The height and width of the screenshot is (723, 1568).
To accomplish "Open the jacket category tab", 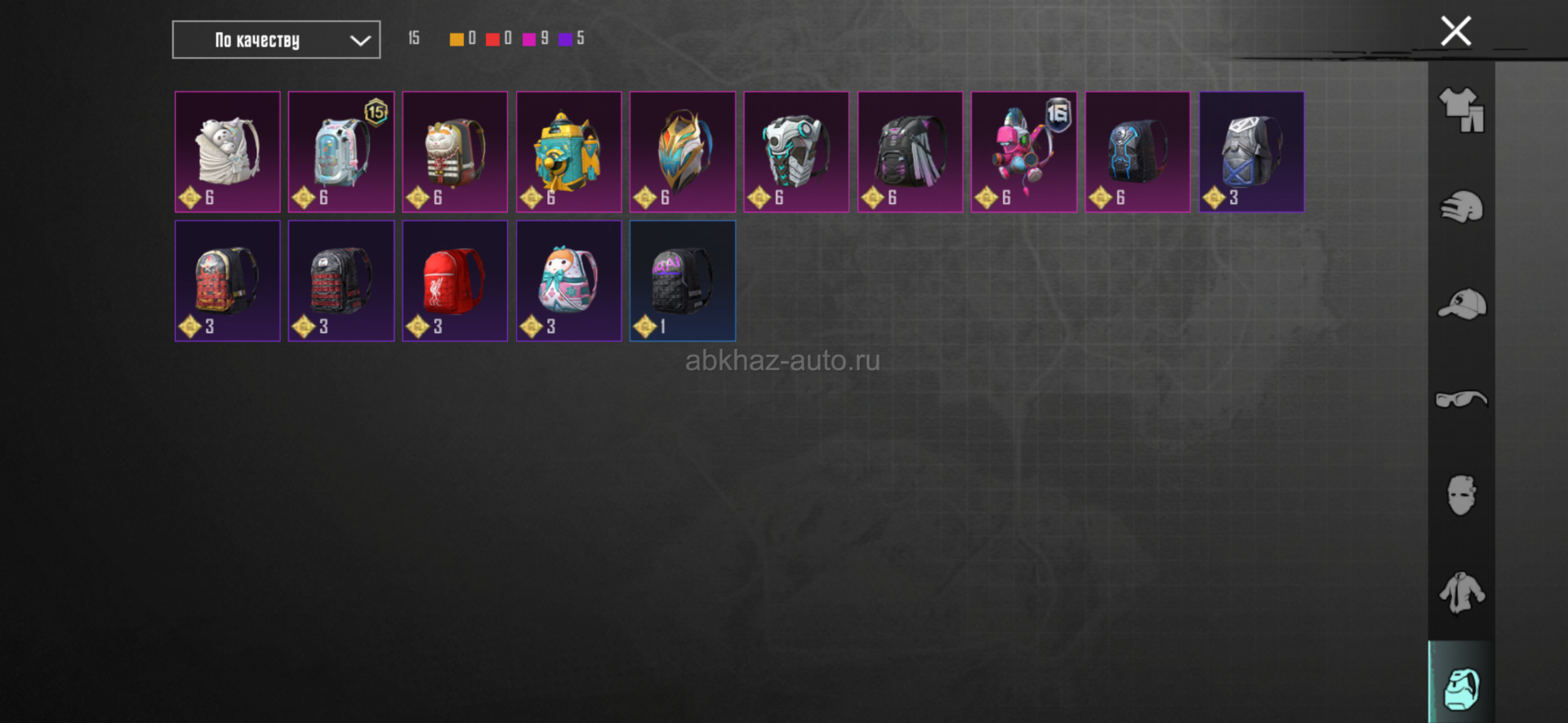I will pyautogui.click(x=1461, y=592).
